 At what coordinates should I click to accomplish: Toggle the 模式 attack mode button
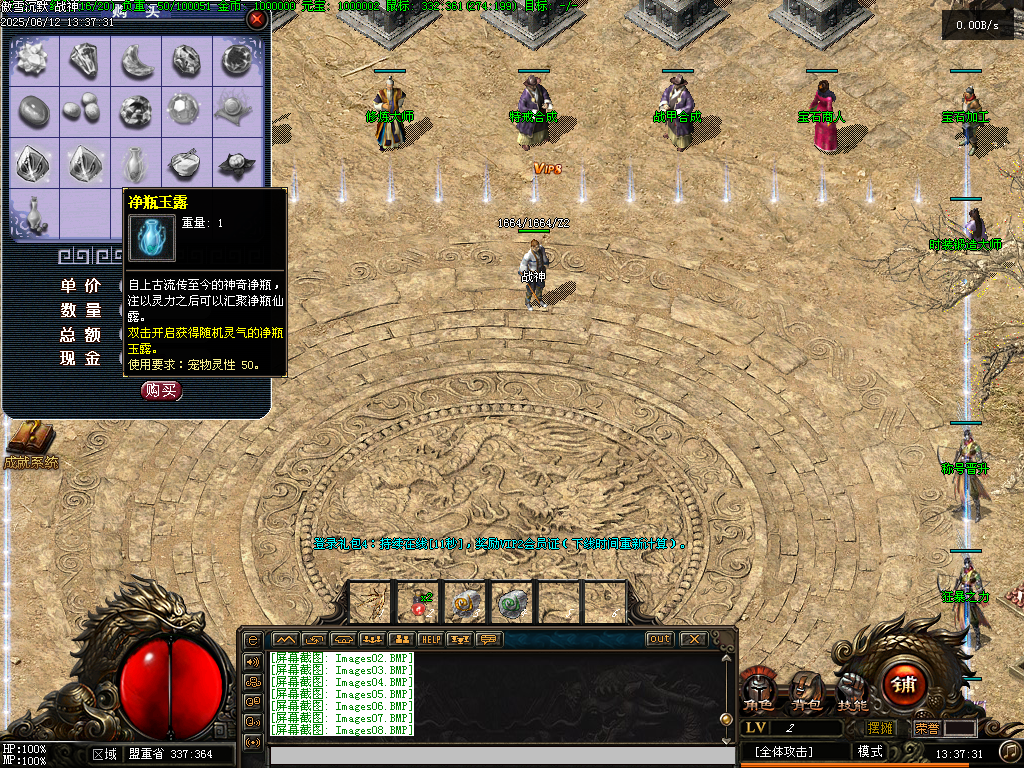click(x=870, y=752)
